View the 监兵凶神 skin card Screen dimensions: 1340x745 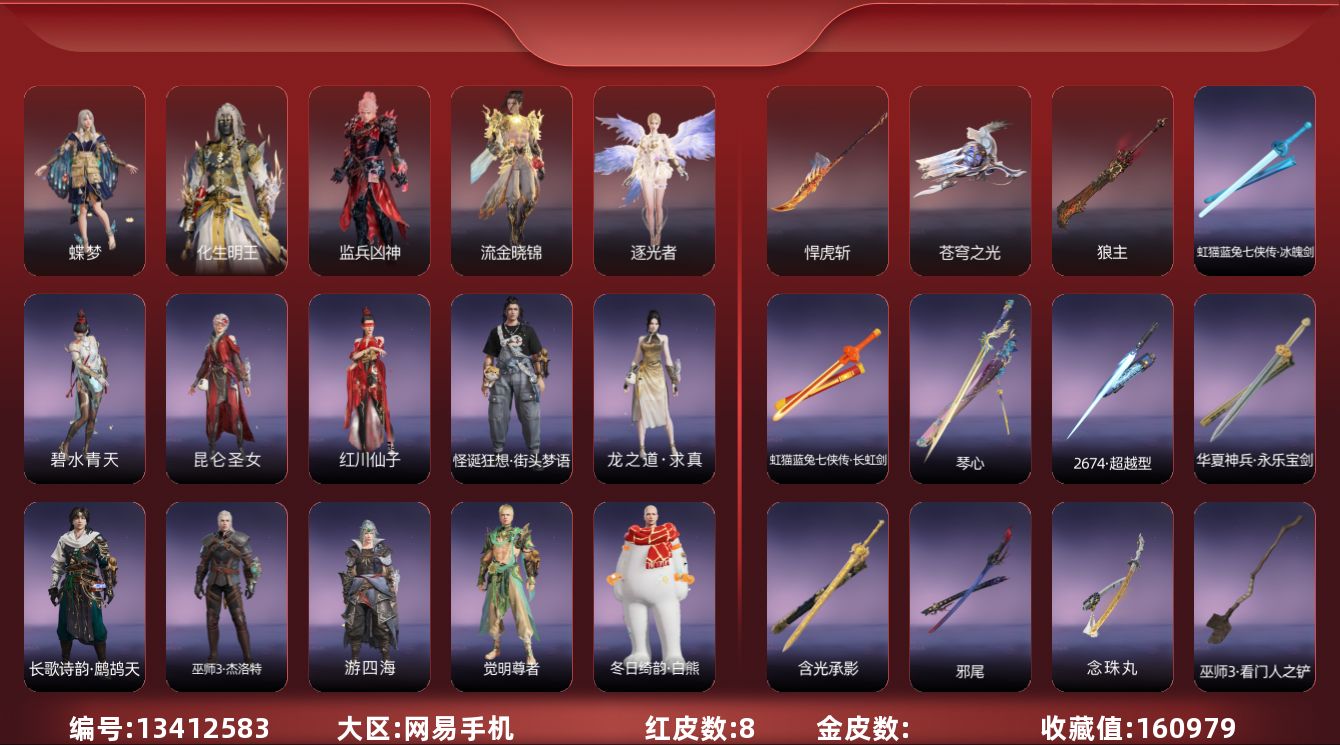369,180
